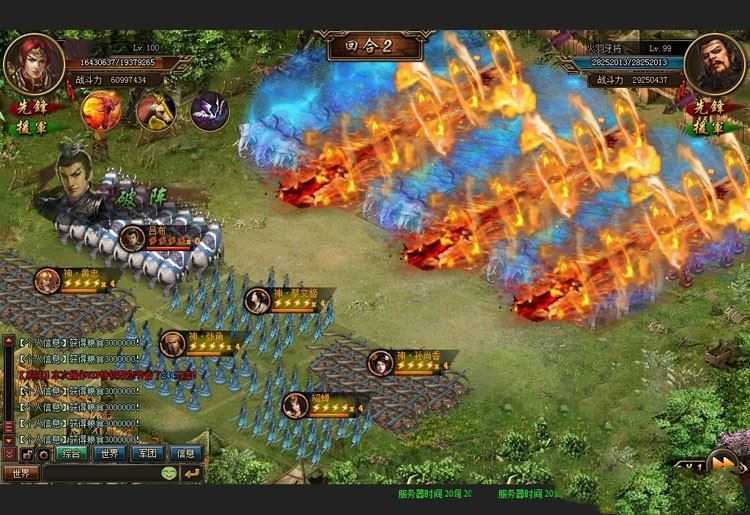
Task: Click the enemy commander portrait
Action: point(719,62)
